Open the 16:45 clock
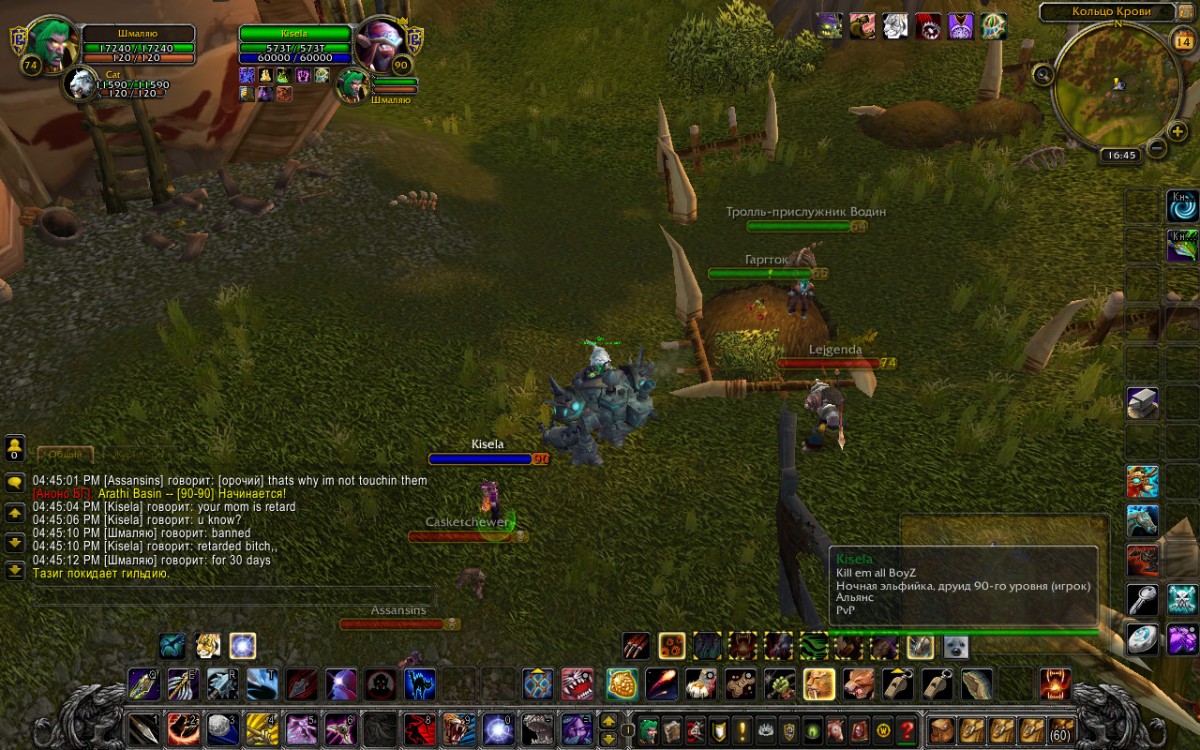 (1118, 155)
